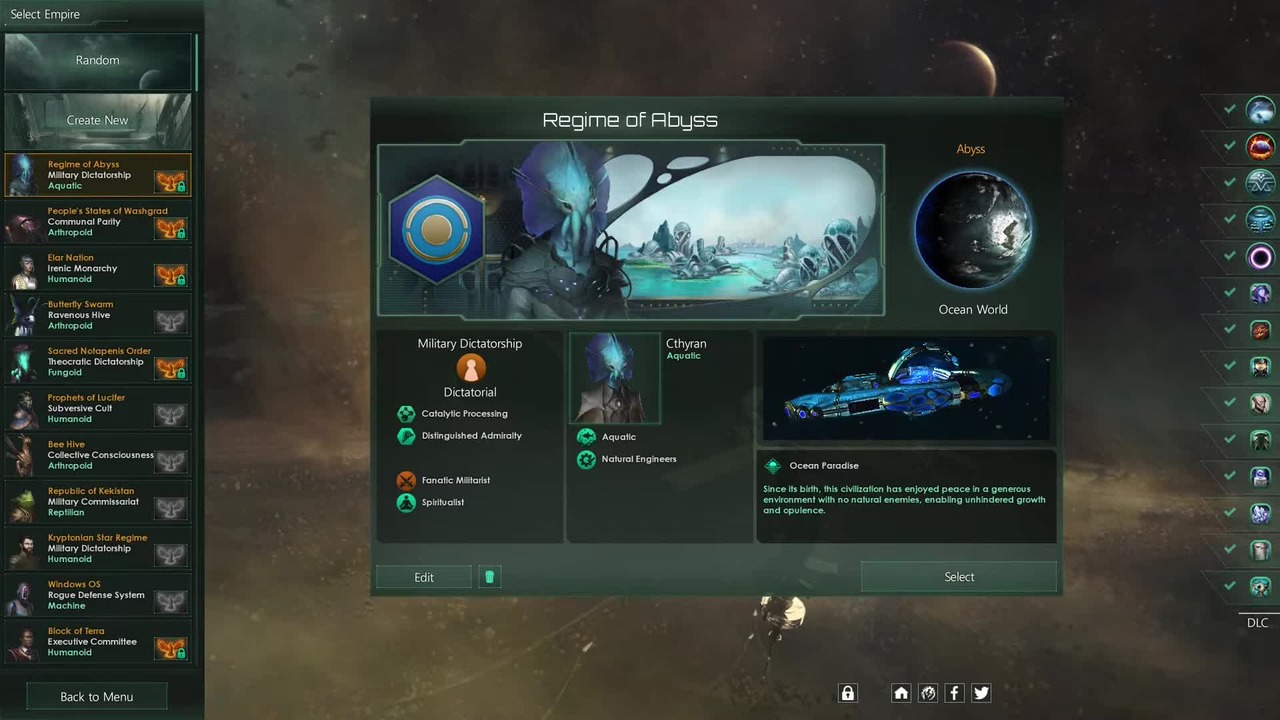Screen dimensions: 1280x720
Task: Choose People's States of Washgrad empire
Action: point(97,222)
